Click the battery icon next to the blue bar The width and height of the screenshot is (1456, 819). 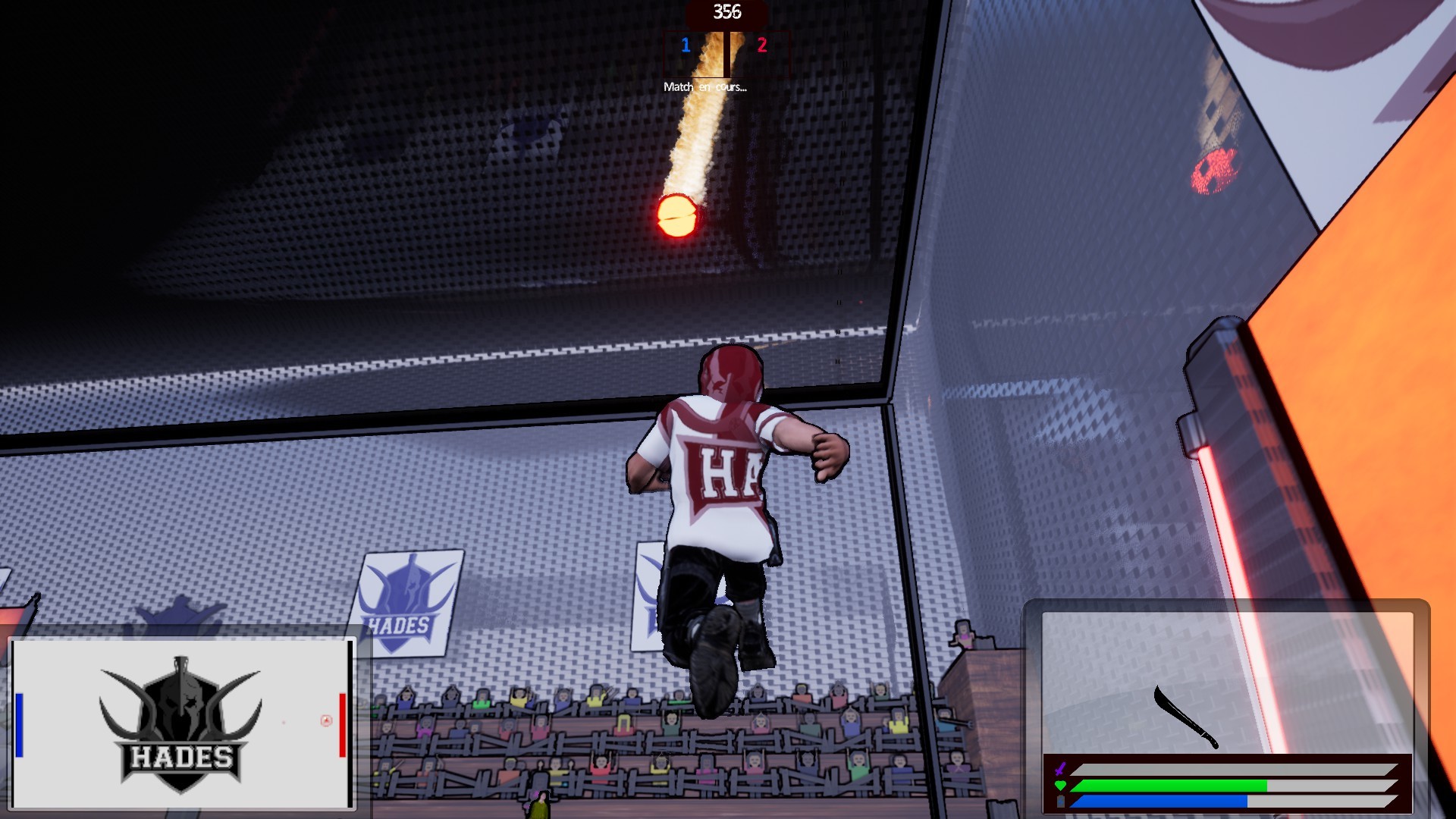click(1059, 800)
